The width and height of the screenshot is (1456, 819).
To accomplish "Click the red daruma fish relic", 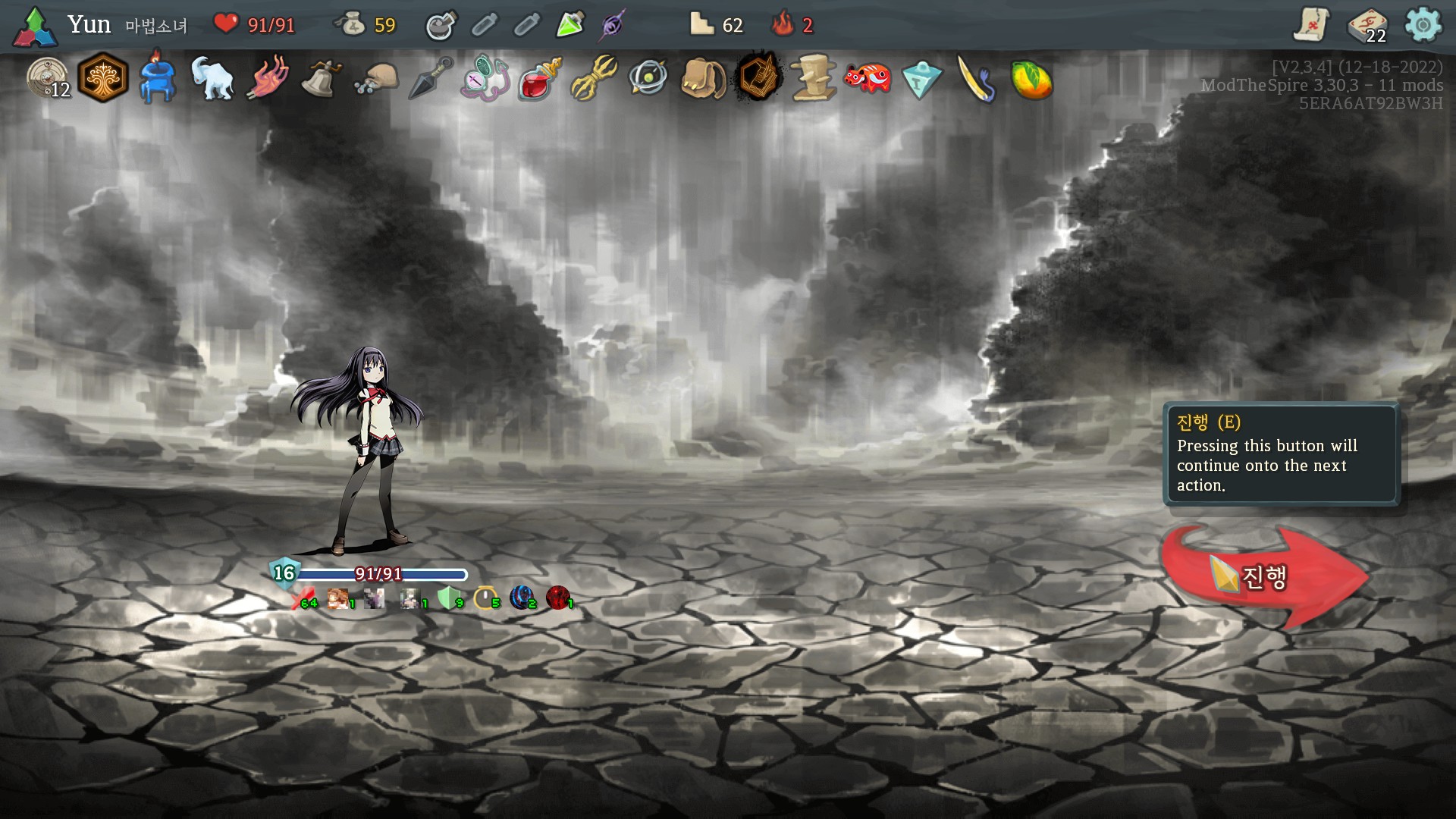I will point(867,78).
